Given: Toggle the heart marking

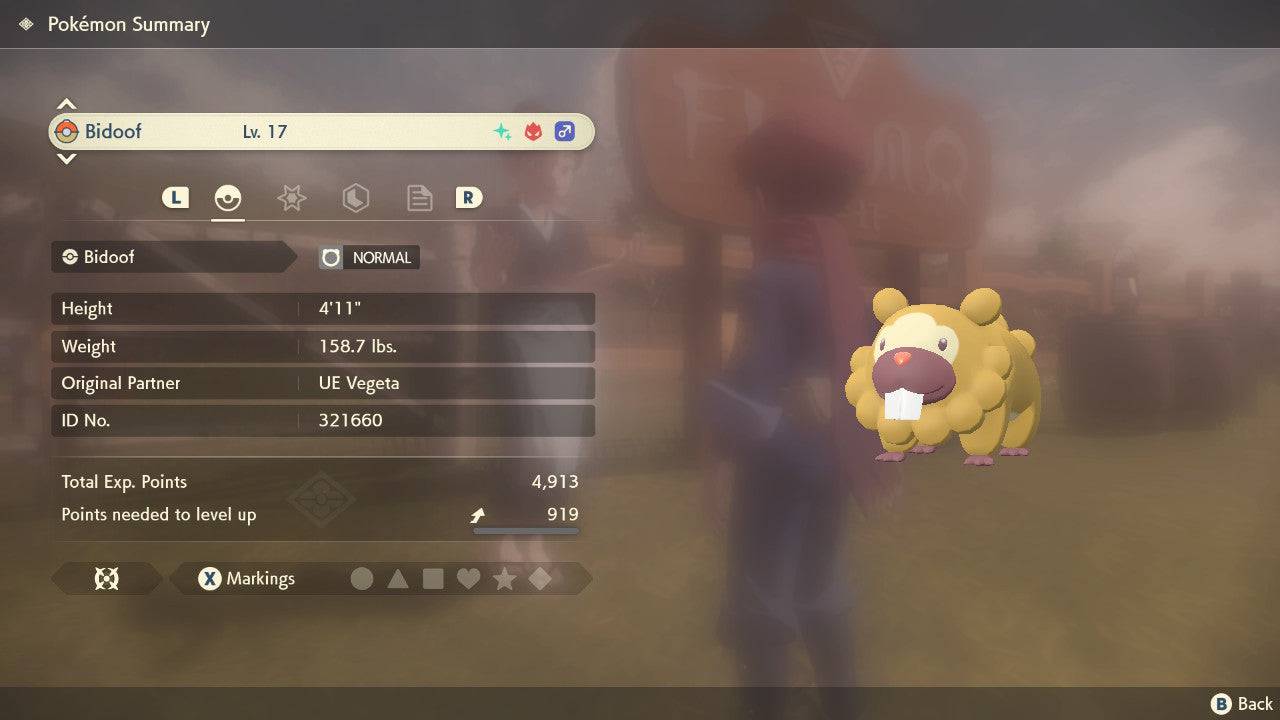Looking at the screenshot, I should click(x=469, y=578).
